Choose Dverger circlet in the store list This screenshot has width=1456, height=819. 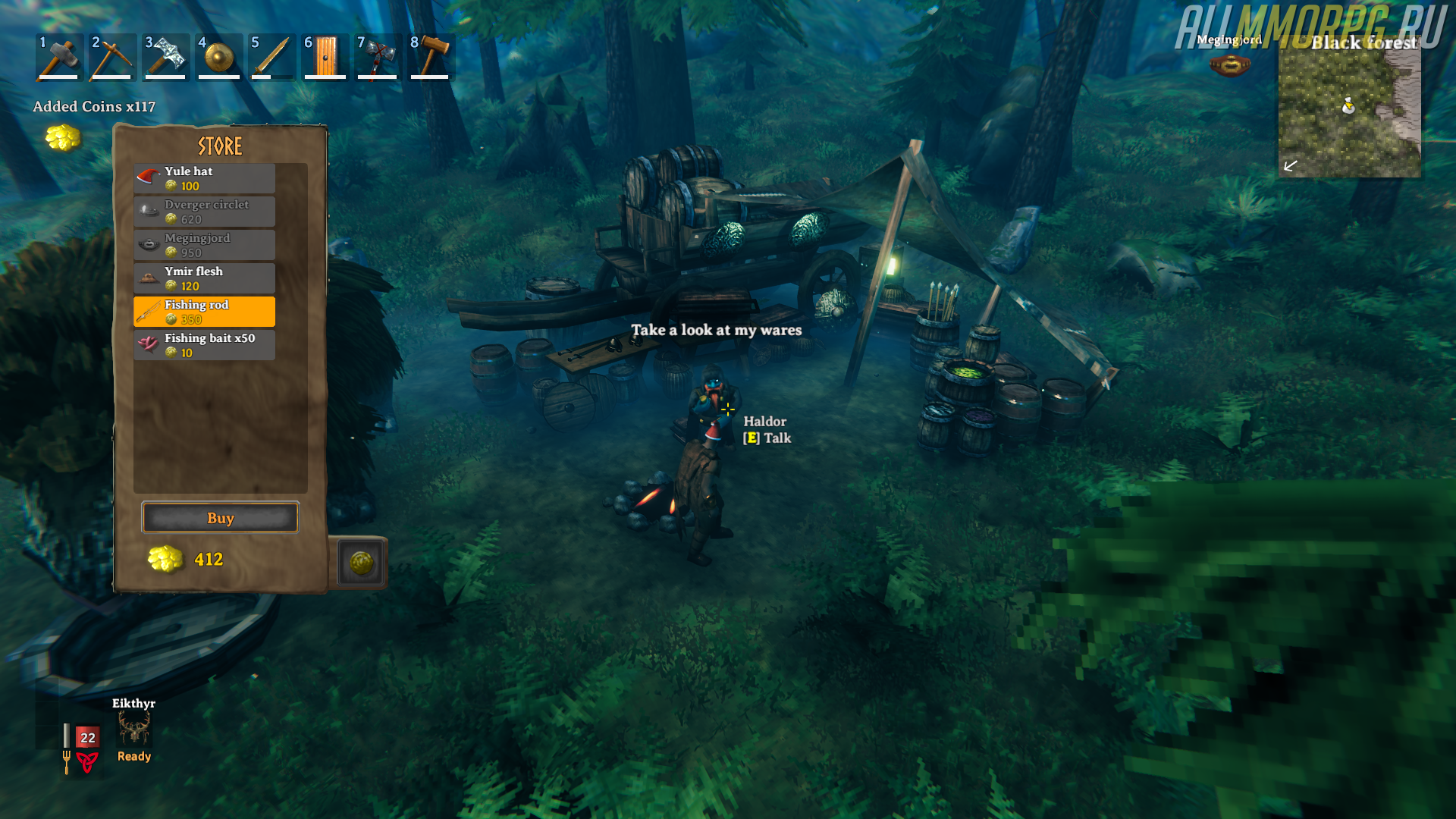[x=204, y=212]
